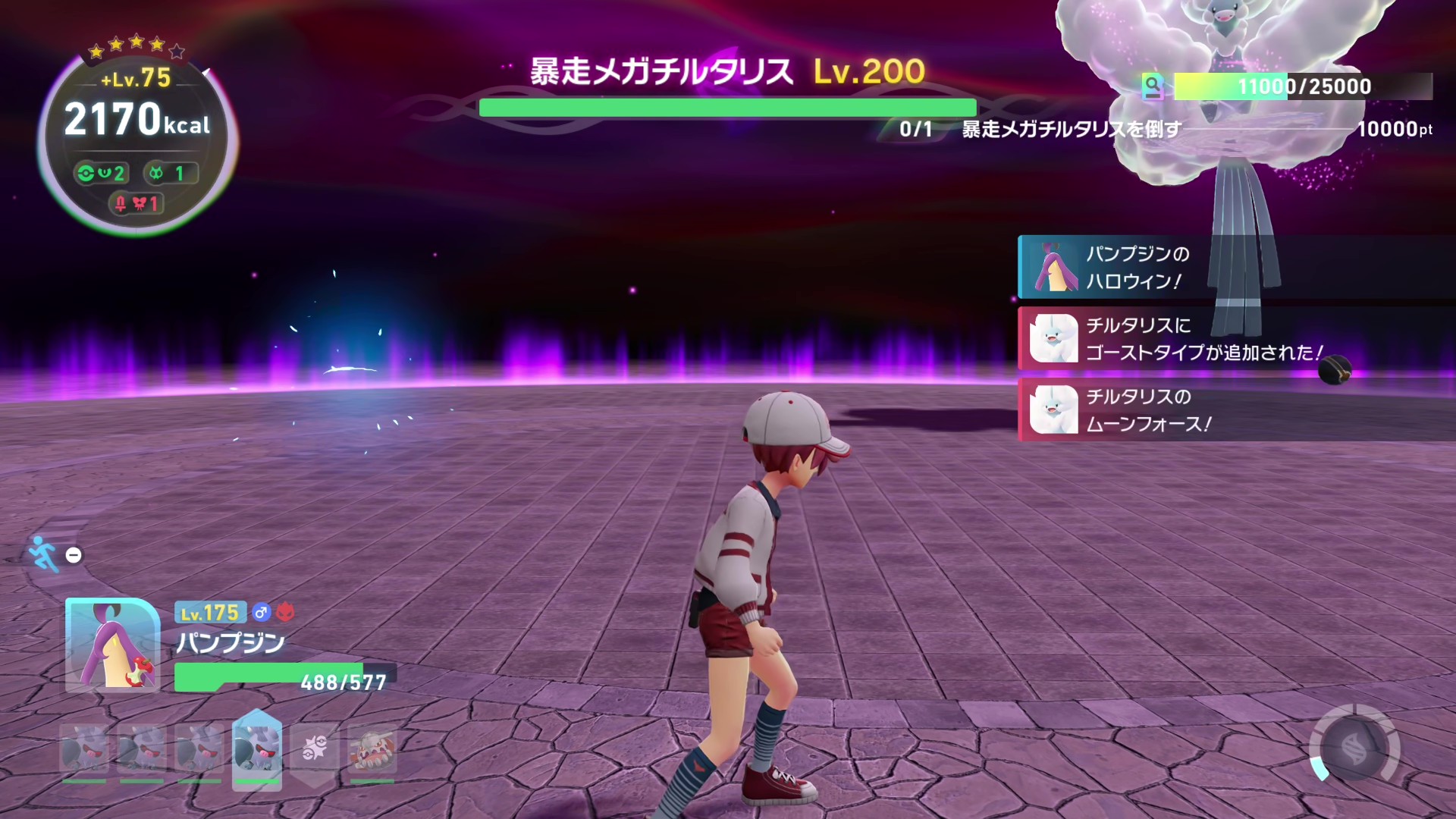Select the red and white Pokémon party slot
Viewport: 1456px width, 819px height.
pos(372,750)
